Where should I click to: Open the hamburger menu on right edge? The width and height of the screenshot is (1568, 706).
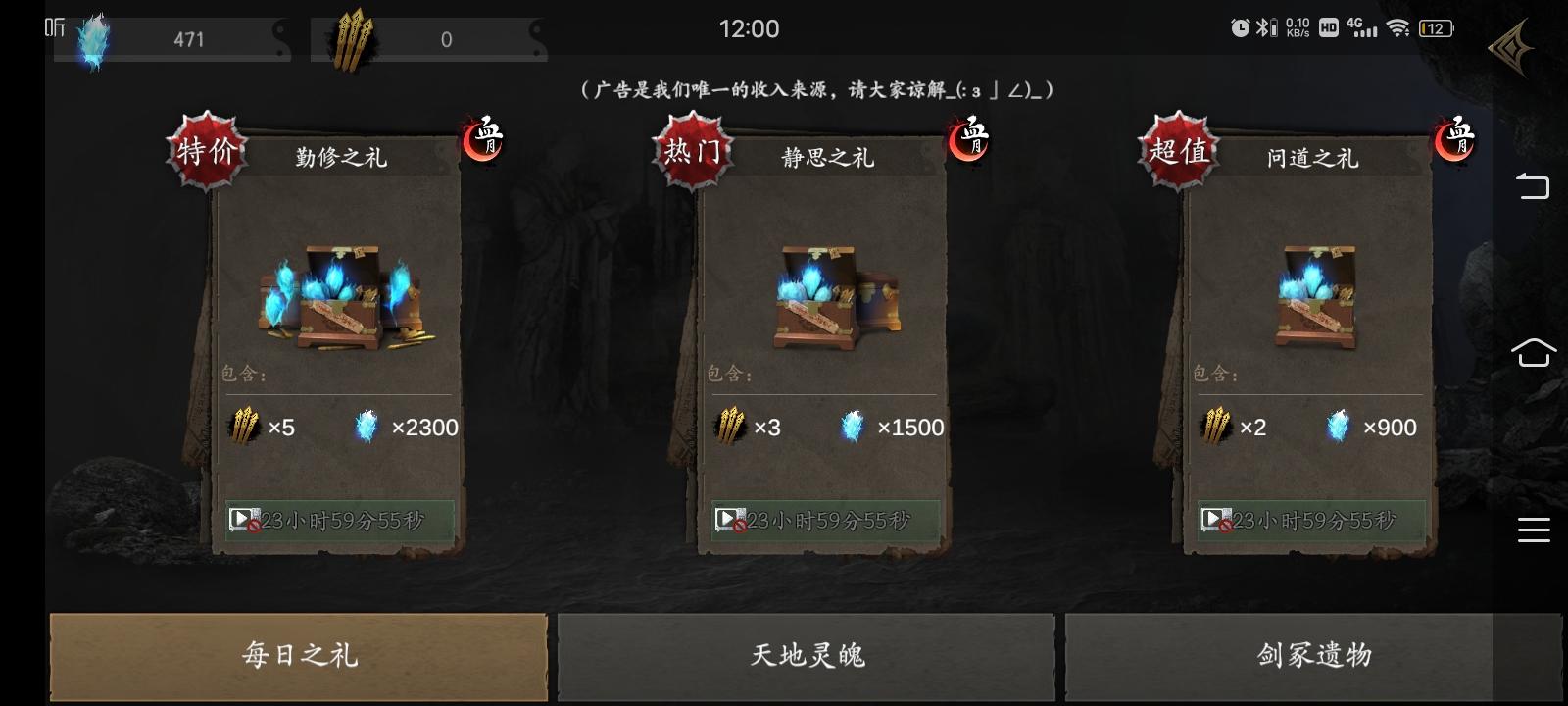(x=1534, y=529)
